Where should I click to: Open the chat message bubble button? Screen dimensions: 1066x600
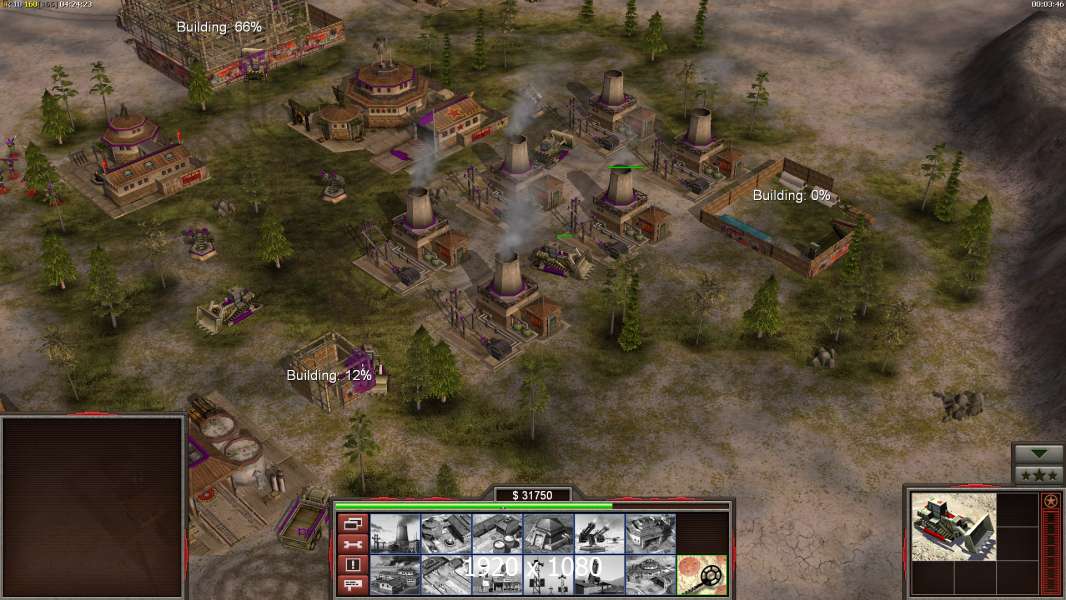pos(352,585)
